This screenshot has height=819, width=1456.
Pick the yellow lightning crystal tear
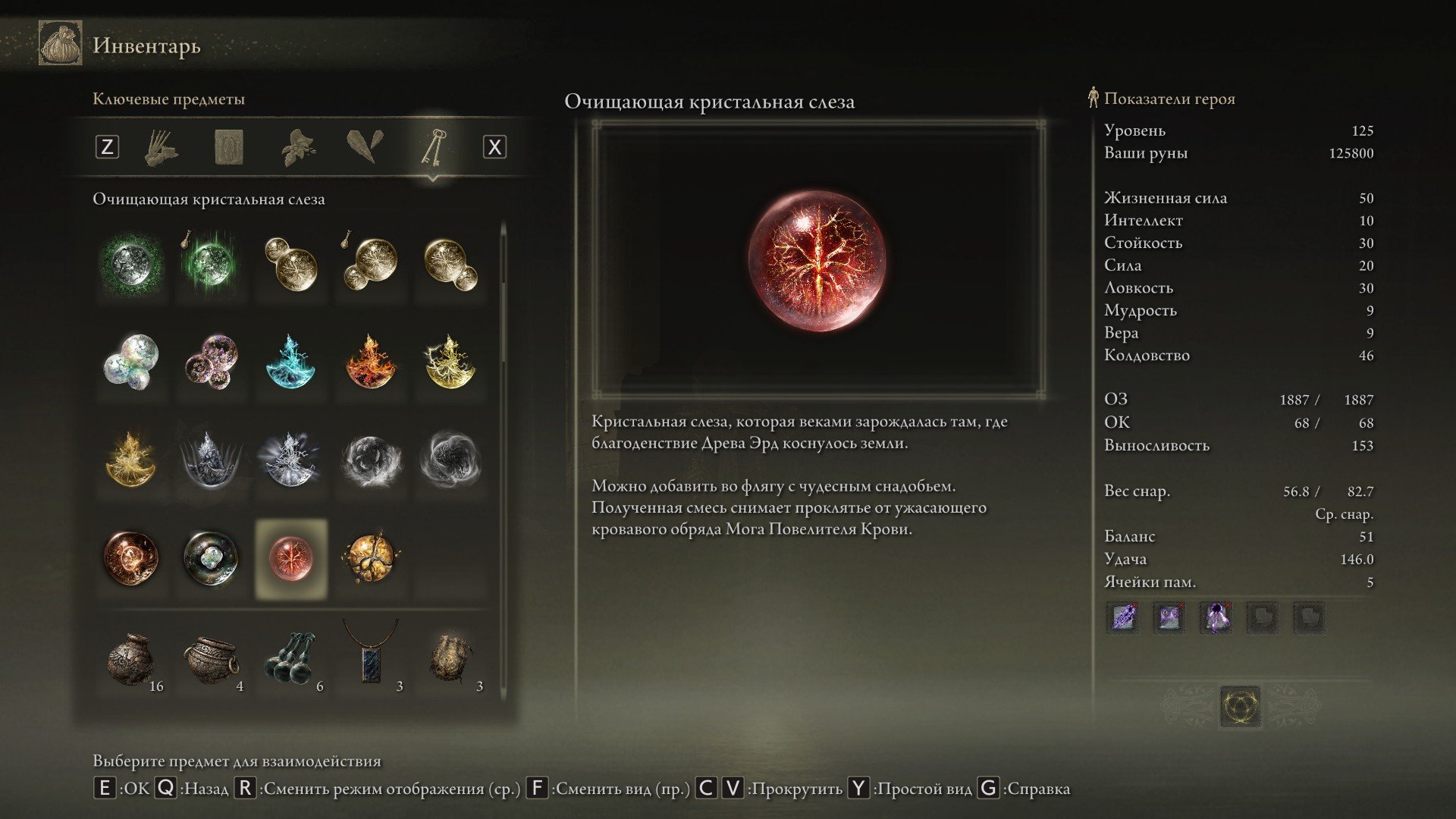450,362
